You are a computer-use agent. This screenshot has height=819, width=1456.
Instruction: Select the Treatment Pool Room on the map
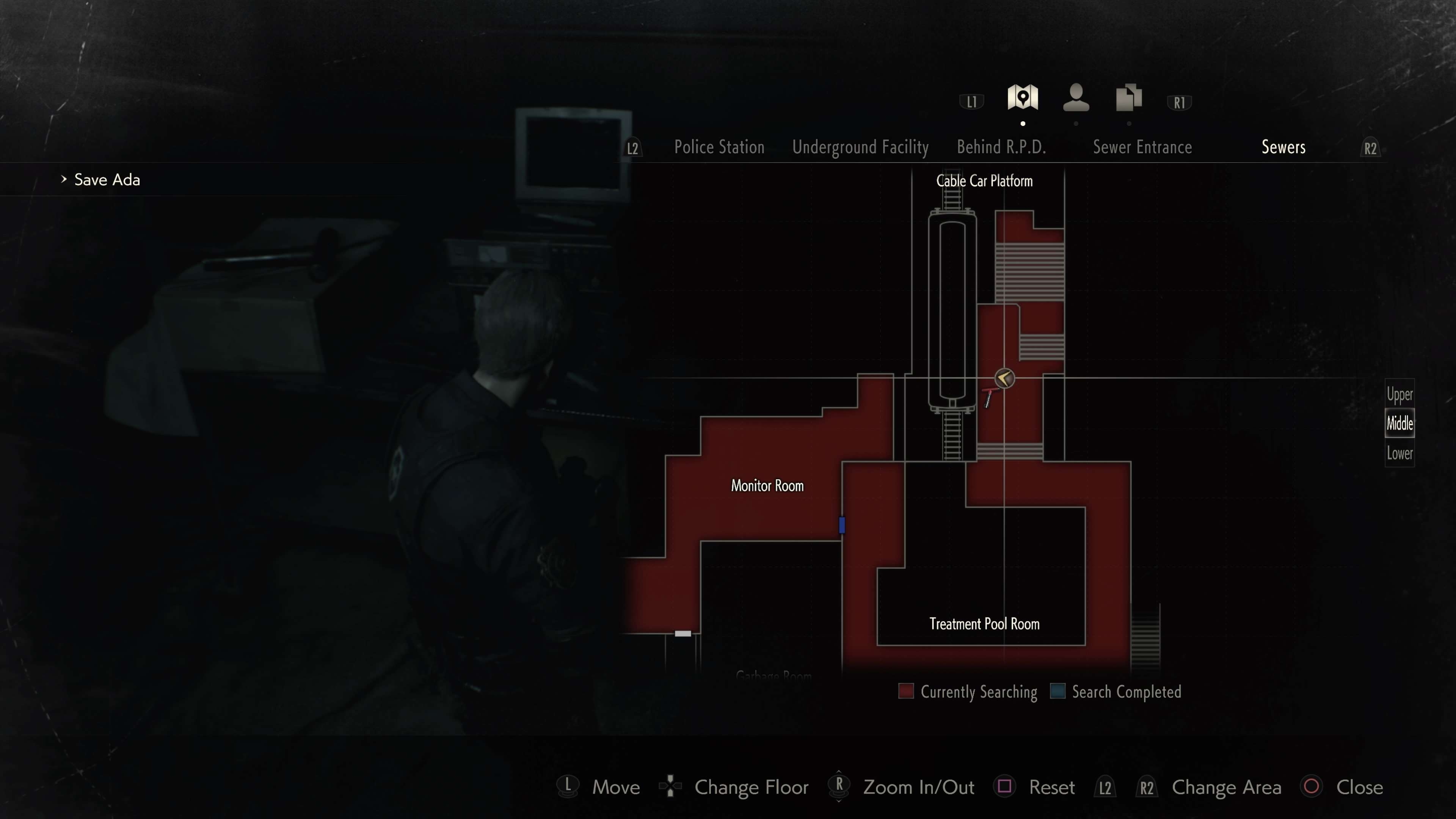[x=984, y=623]
